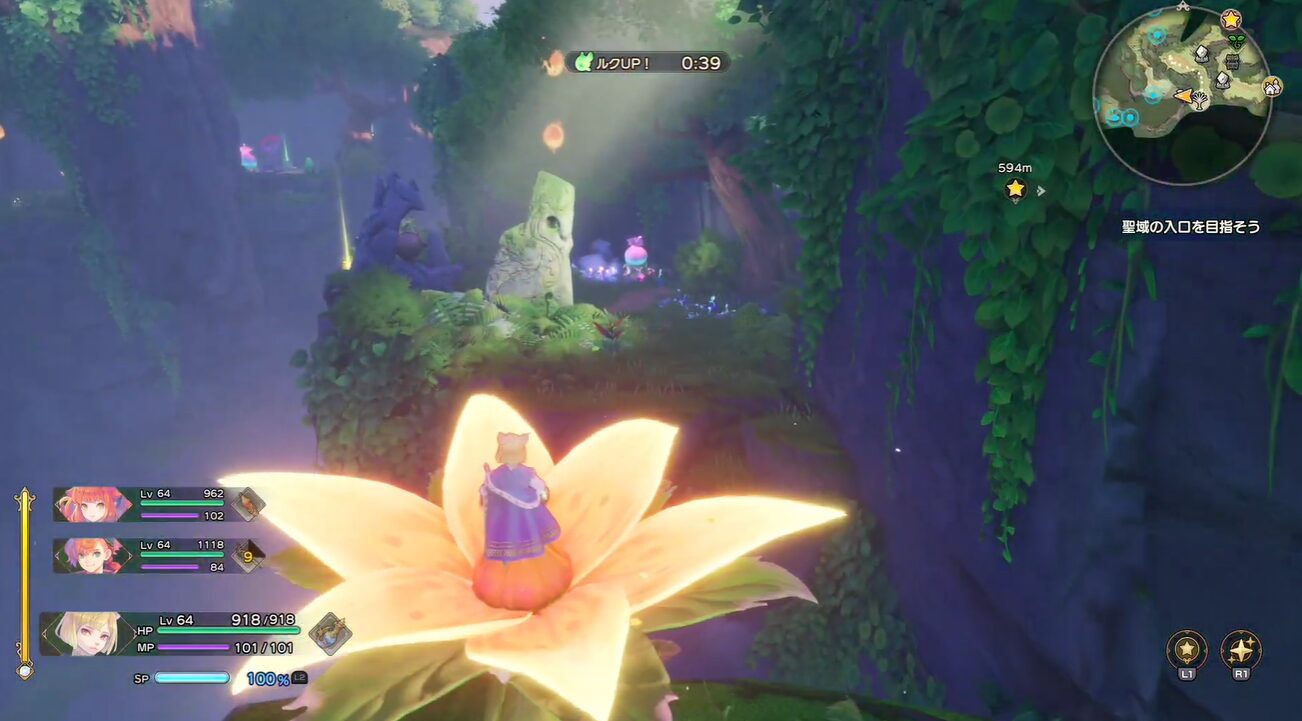This screenshot has height=721, width=1302.
Task: Click the emblem marked 9 beside second ally
Action: tap(248, 555)
